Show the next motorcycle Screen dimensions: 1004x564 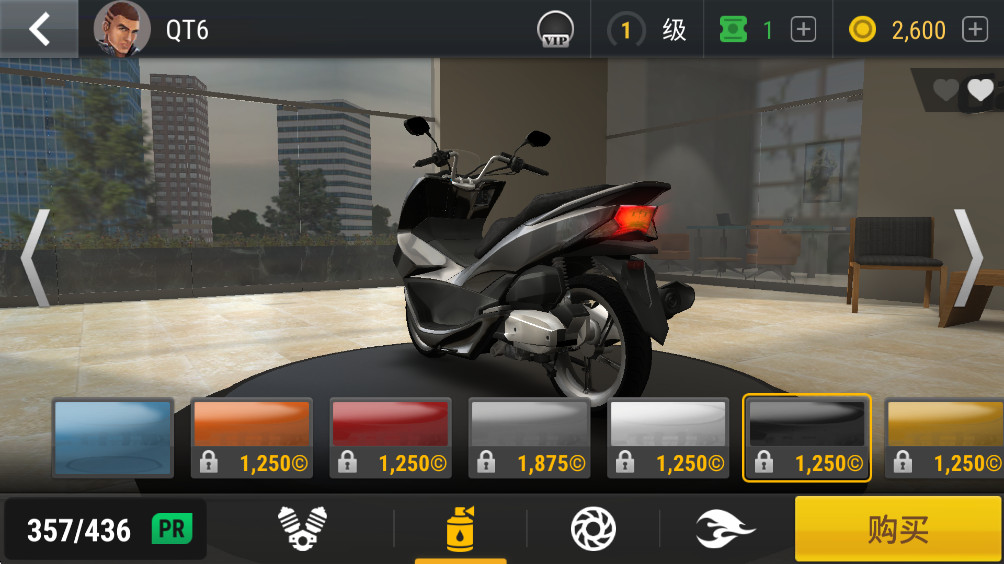(x=968, y=257)
